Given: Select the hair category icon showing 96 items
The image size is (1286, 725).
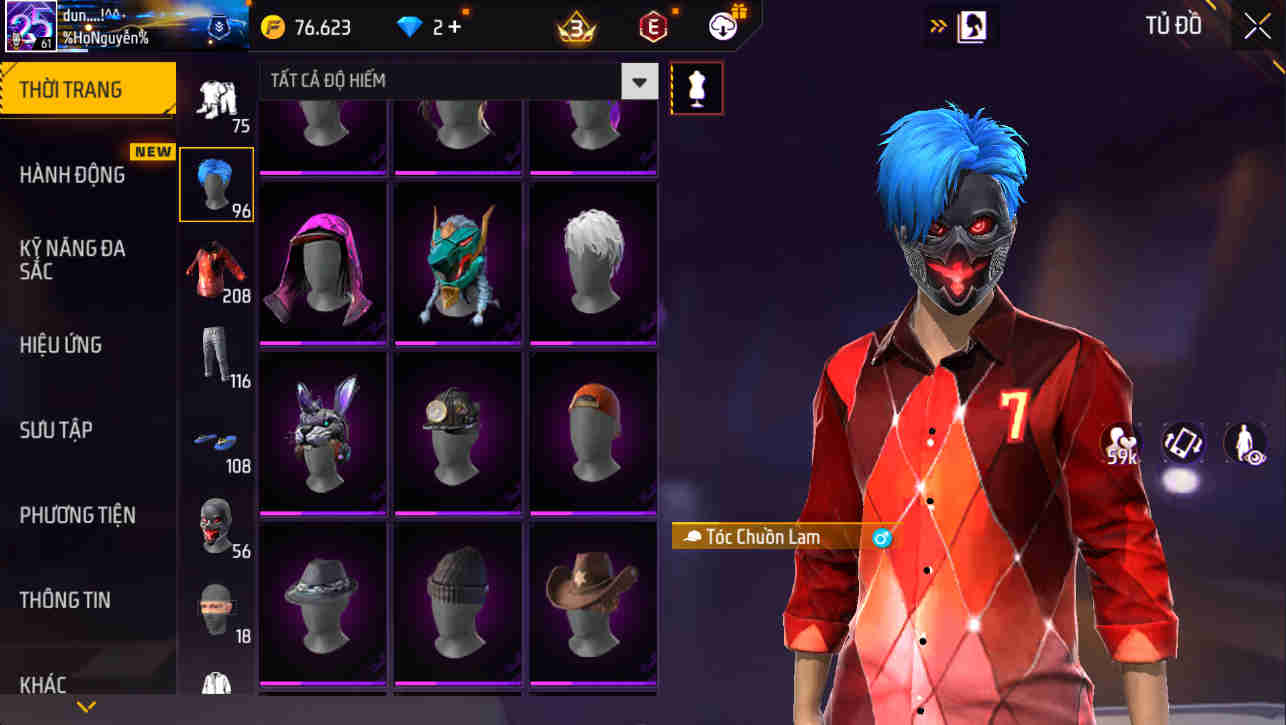Looking at the screenshot, I should [x=217, y=183].
